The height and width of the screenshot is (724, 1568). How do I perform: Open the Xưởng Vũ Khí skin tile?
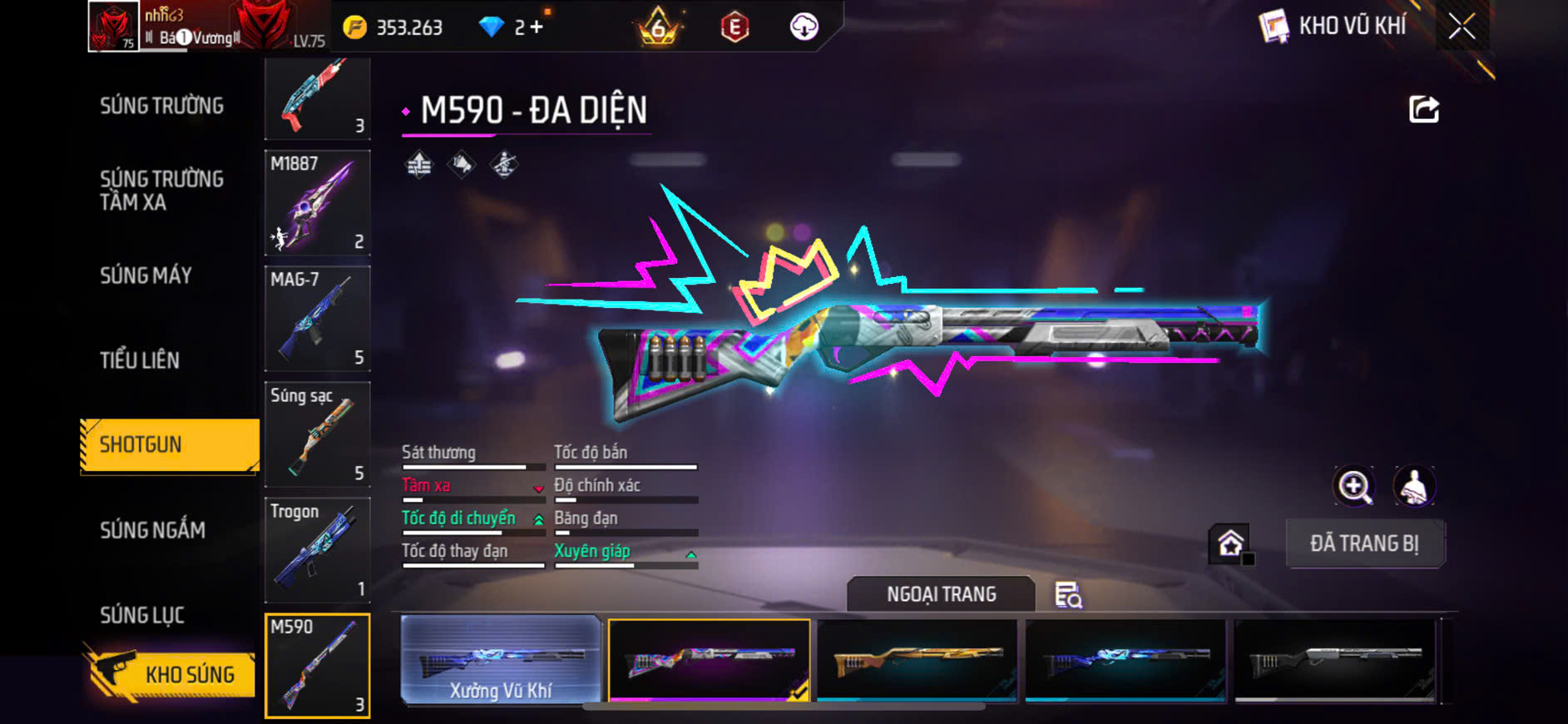click(501, 660)
